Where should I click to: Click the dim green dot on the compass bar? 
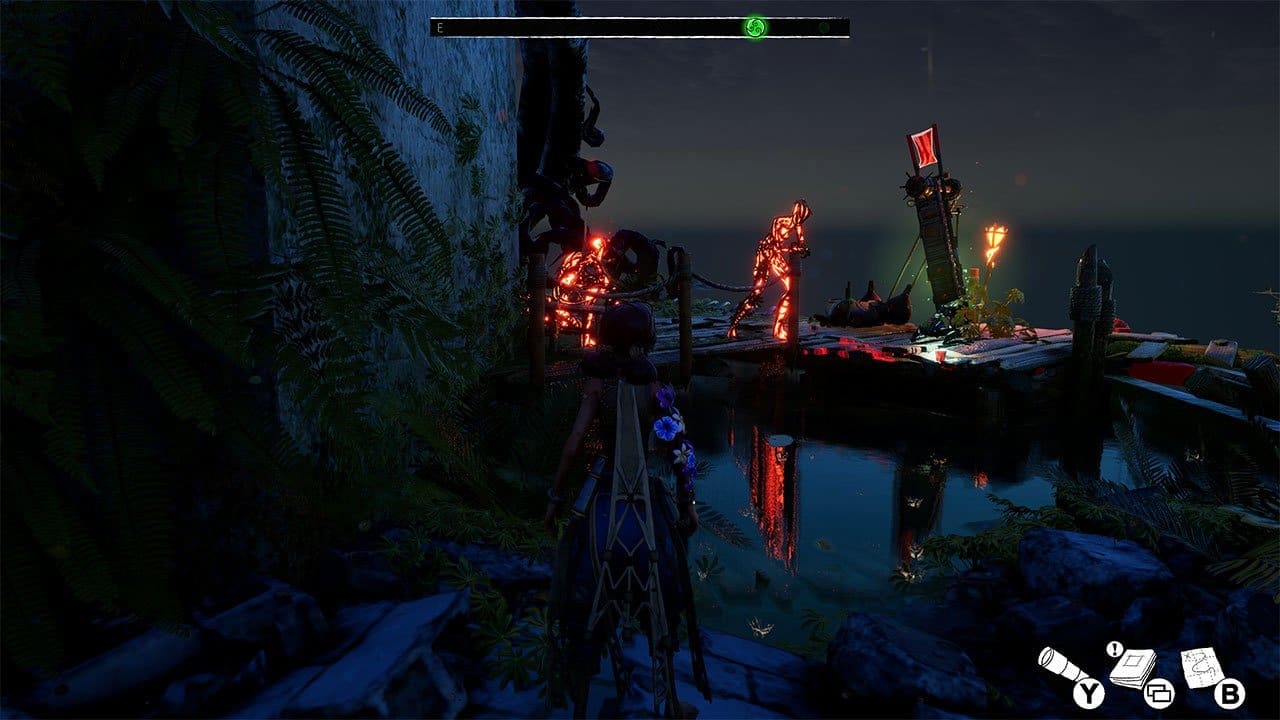[x=824, y=28]
